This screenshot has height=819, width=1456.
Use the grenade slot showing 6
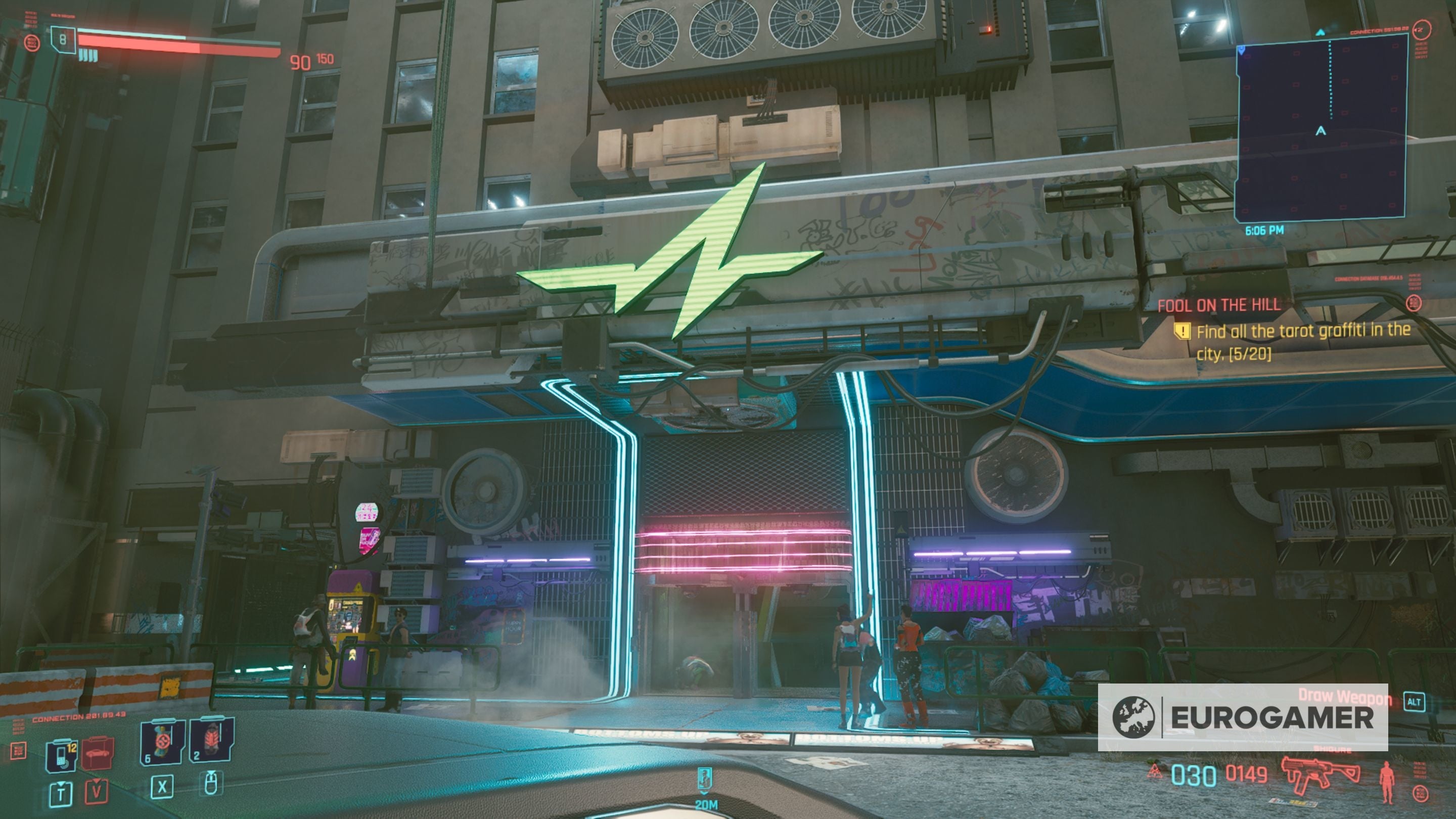(x=162, y=742)
